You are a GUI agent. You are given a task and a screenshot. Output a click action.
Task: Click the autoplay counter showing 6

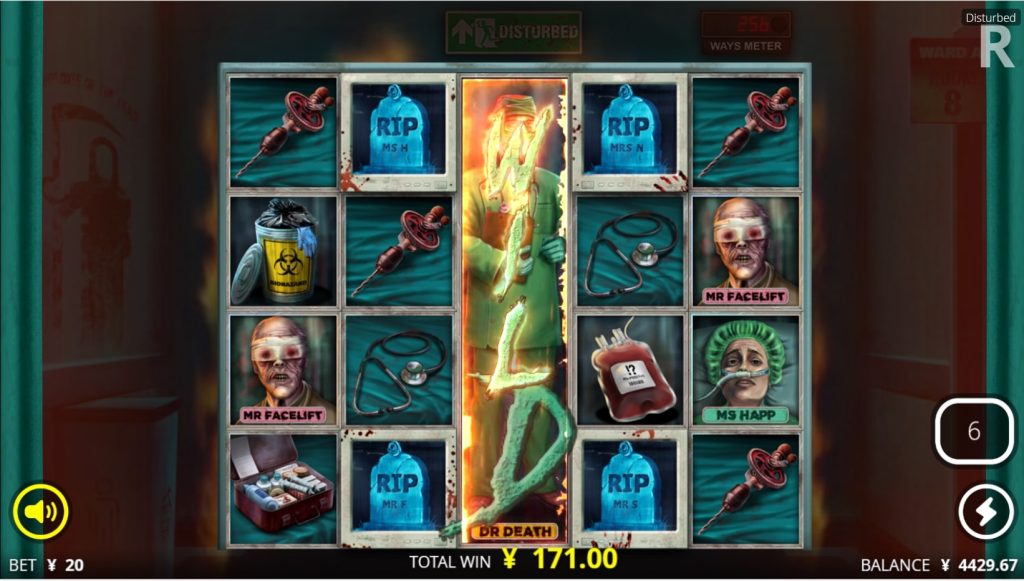click(973, 432)
